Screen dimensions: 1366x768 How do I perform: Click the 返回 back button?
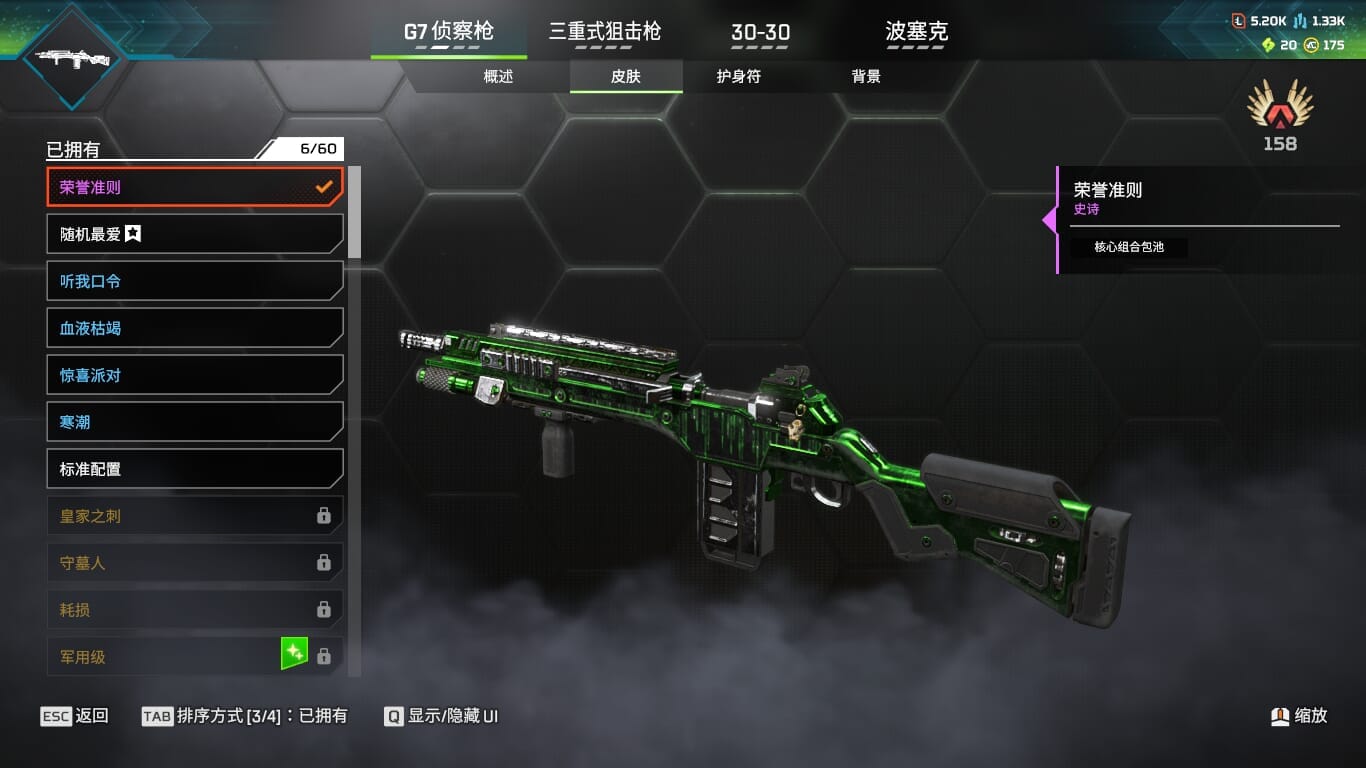75,716
